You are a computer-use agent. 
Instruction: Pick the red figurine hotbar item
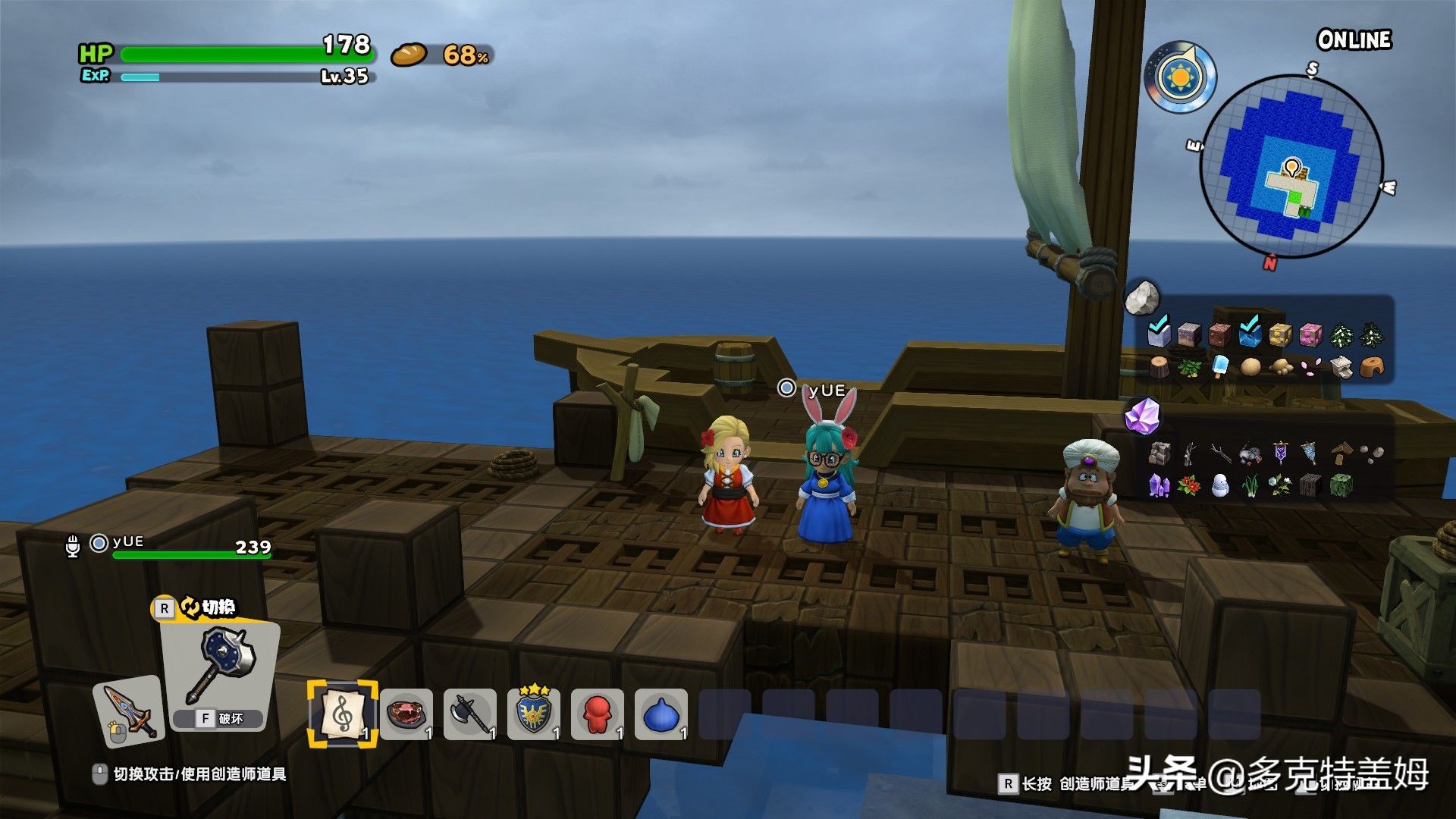pos(598,714)
